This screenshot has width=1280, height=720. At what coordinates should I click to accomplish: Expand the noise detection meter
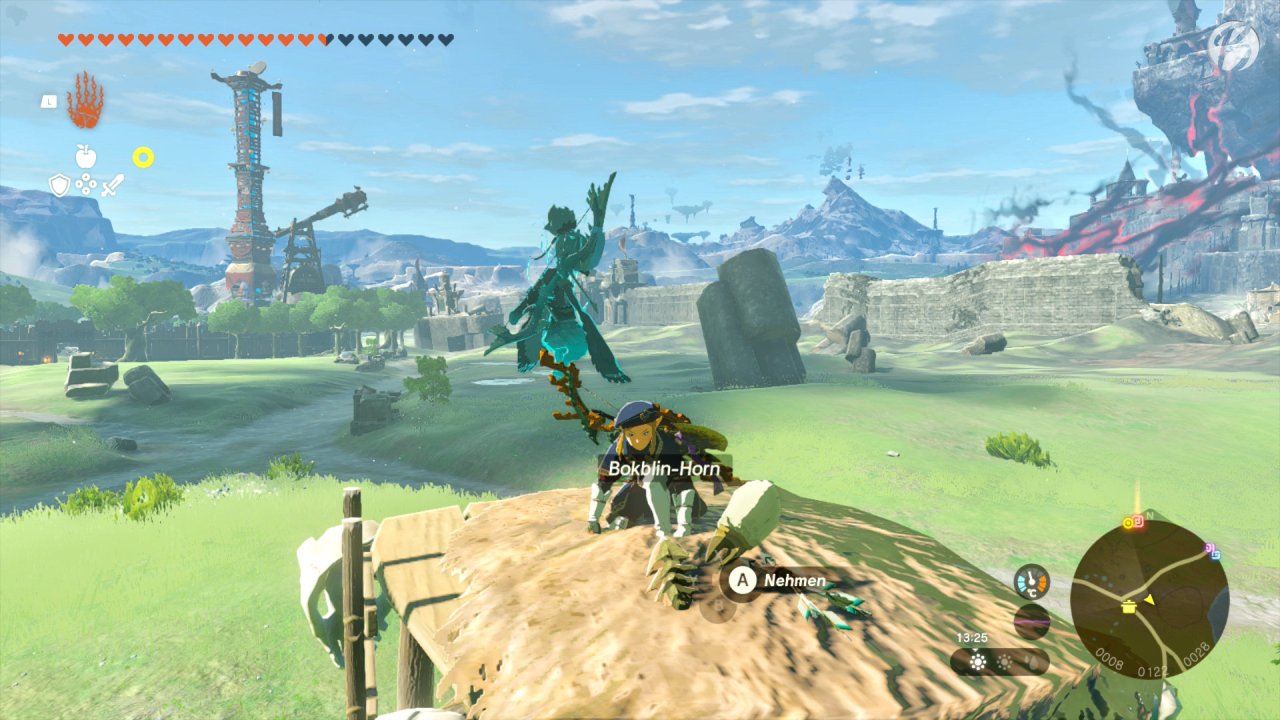(x=1030, y=619)
